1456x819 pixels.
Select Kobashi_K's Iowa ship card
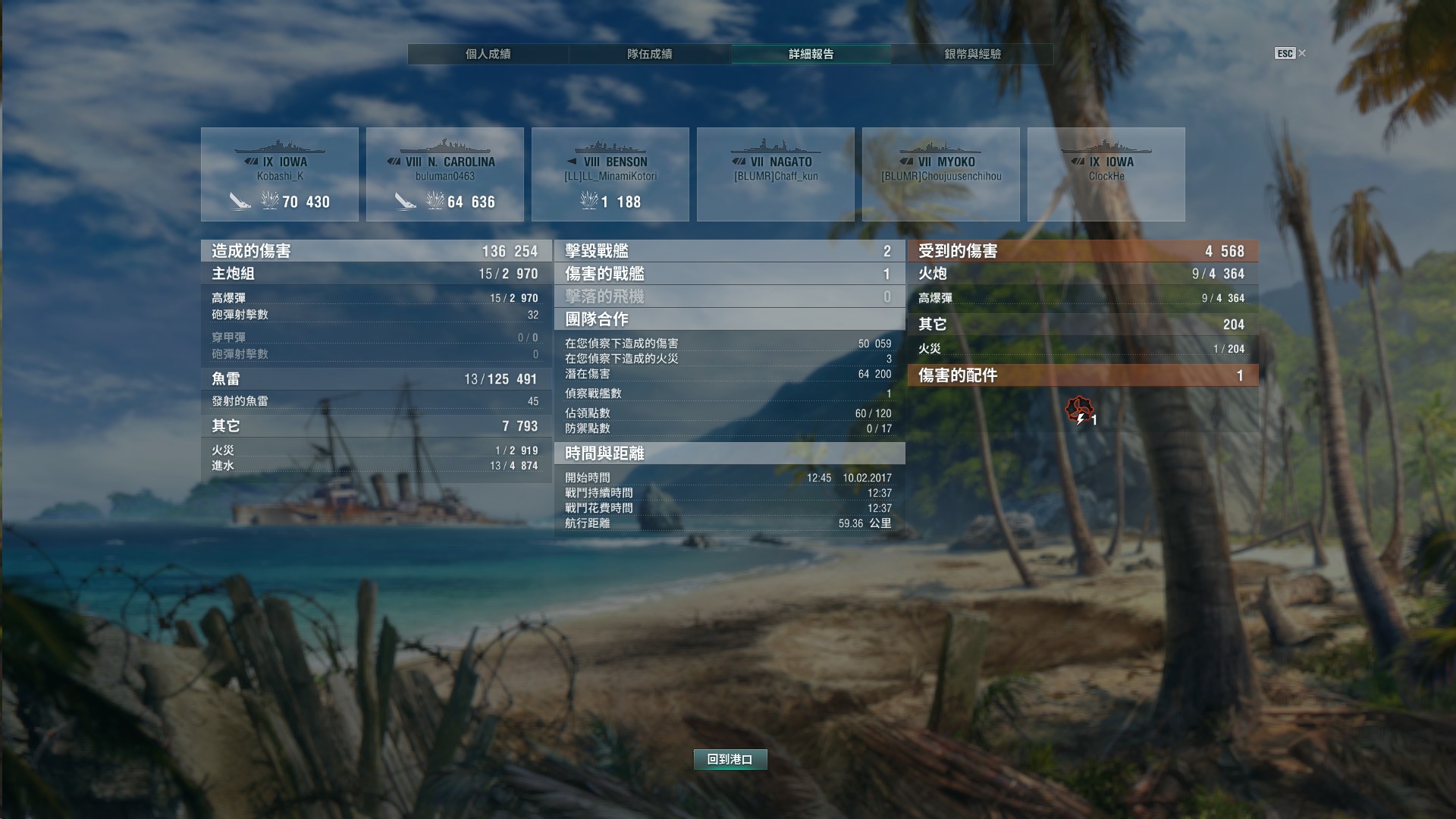point(280,174)
